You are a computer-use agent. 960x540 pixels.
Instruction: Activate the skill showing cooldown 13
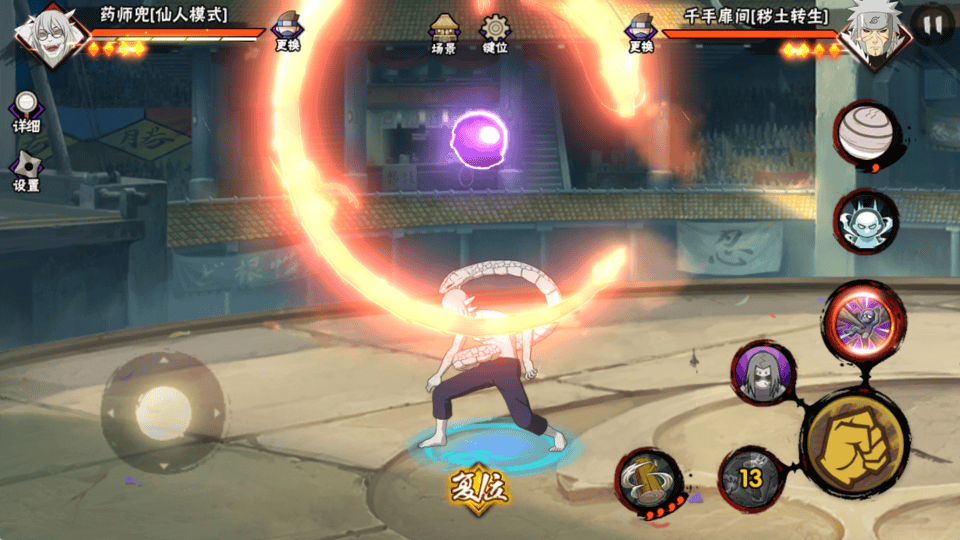tap(750, 479)
